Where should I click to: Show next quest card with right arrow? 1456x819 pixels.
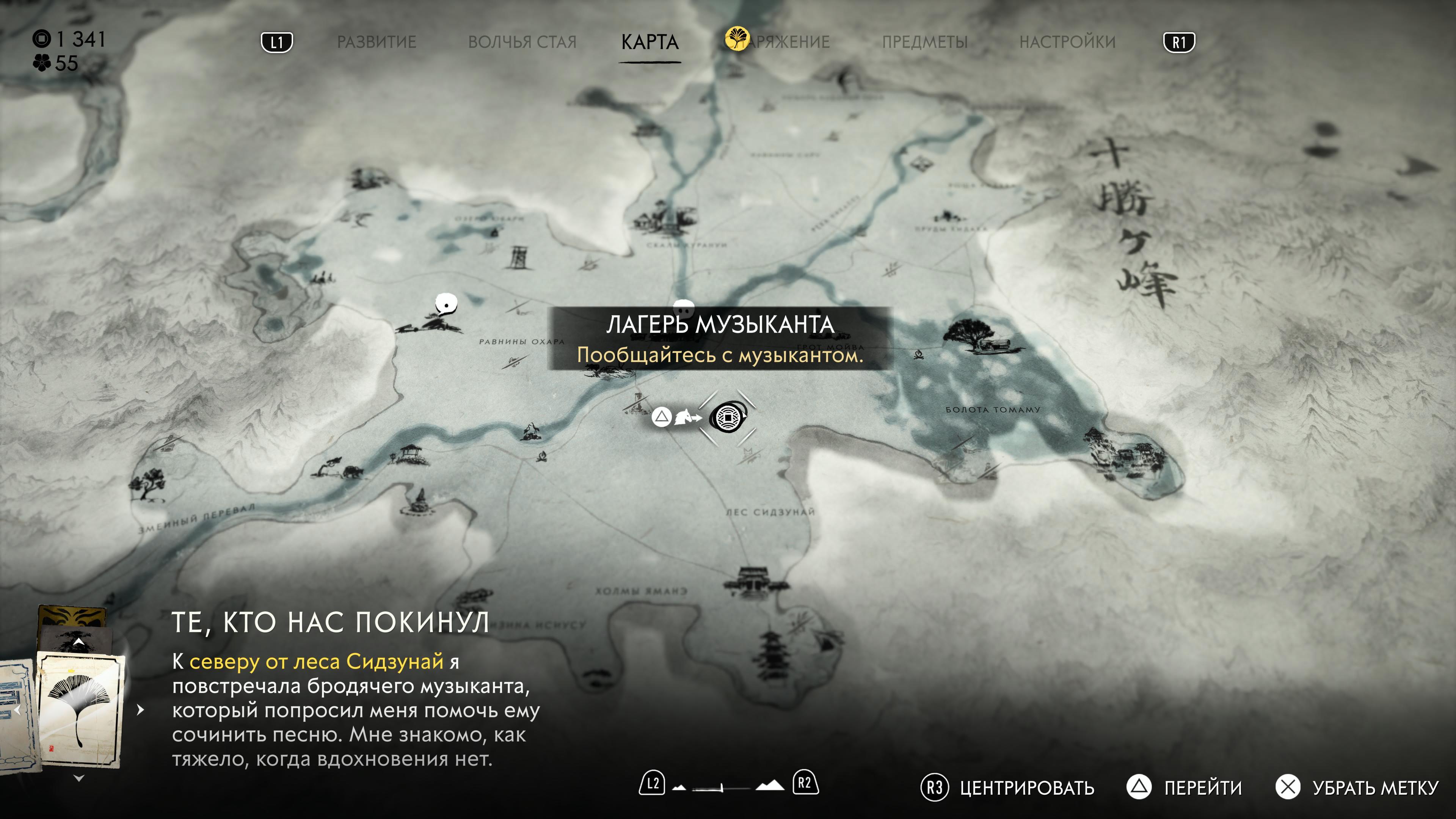[141, 710]
